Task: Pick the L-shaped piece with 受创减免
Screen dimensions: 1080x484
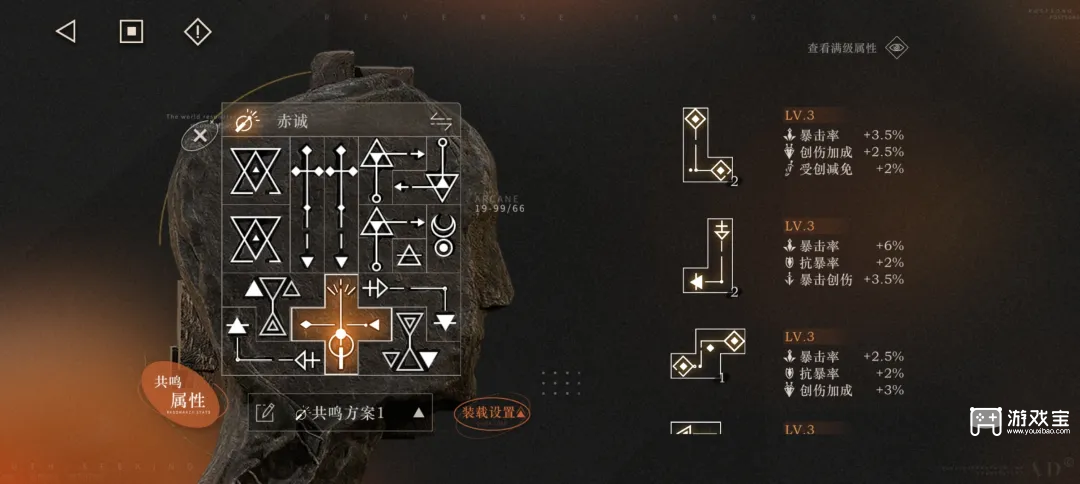Action: click(x=708, y=146)
